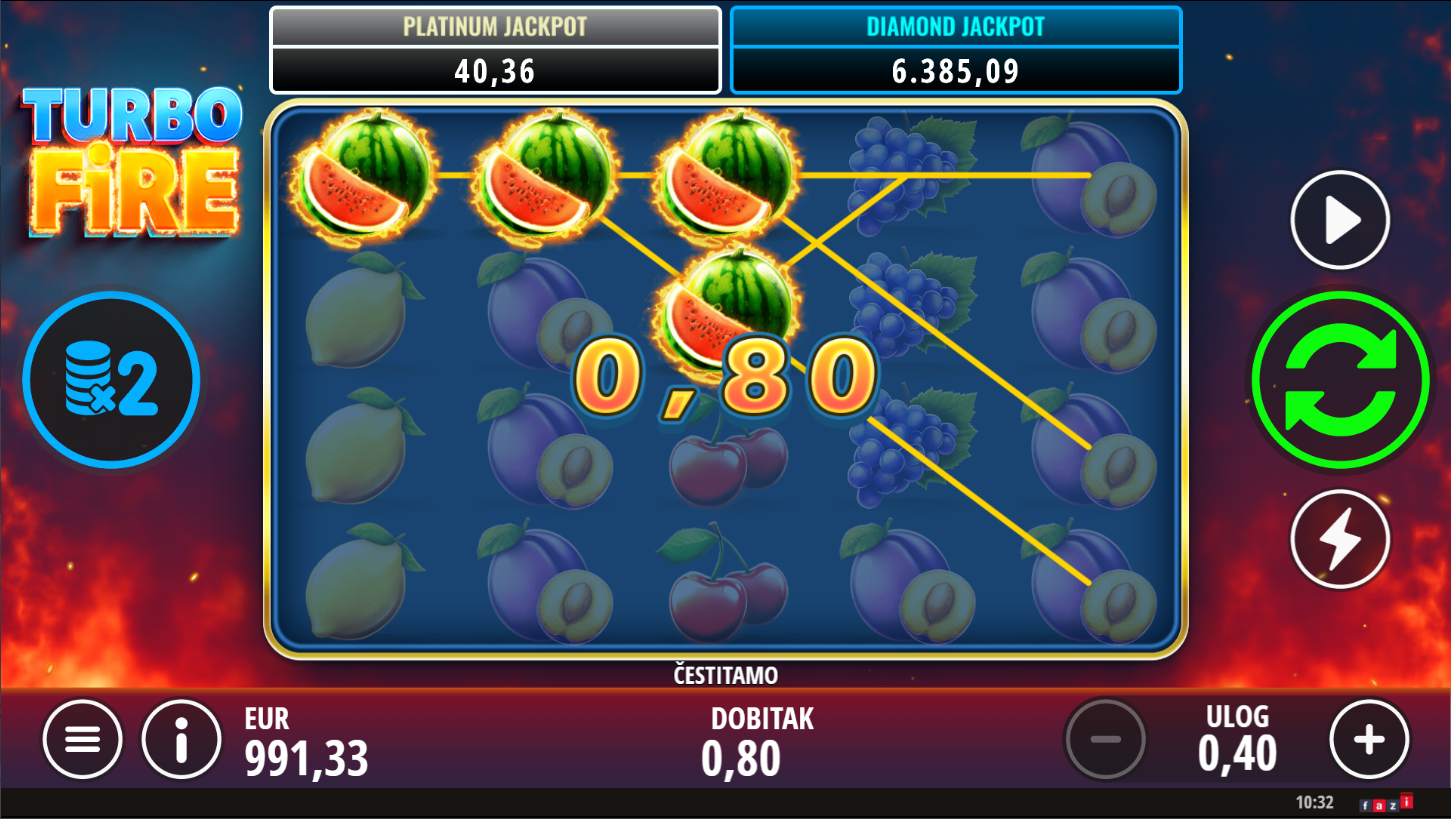Image resolution: width=1451 pixels, height=819 pixels.
Task: Spin the reels with the green button
Action: [1340, 379]
